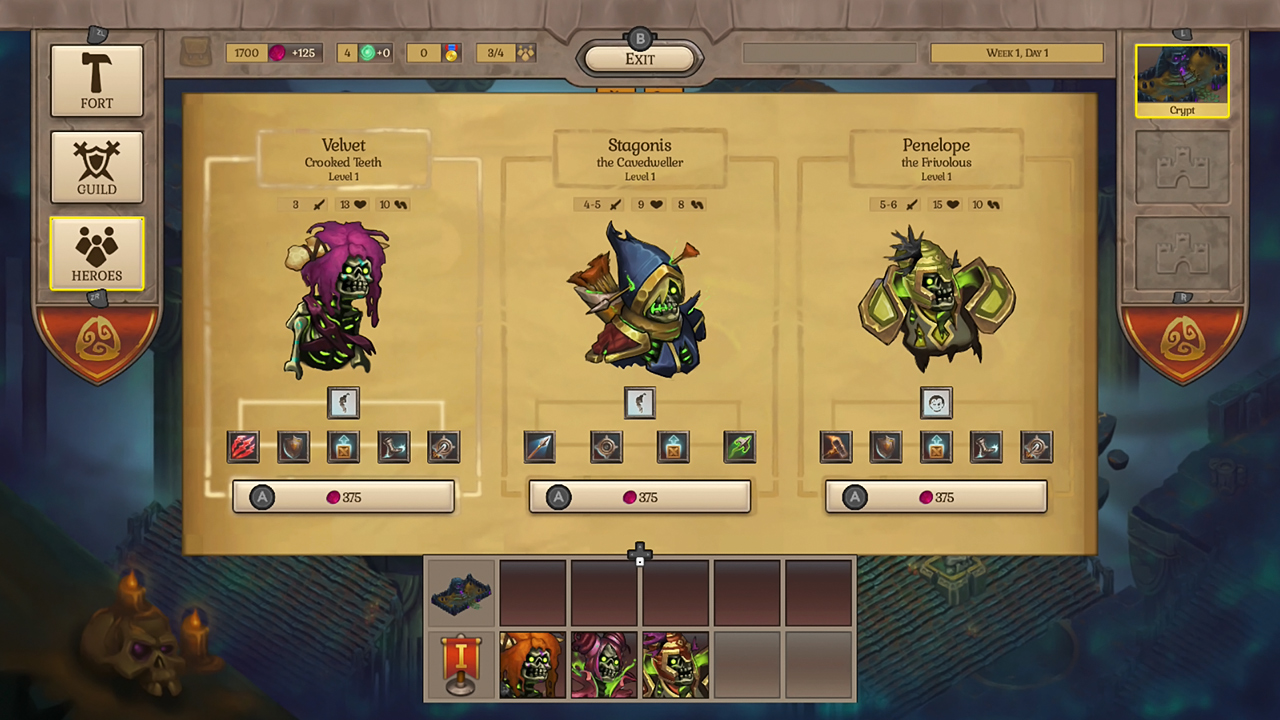Select Stagonis's spear weapon icon

pyautogui.click(x=539, y=447)
